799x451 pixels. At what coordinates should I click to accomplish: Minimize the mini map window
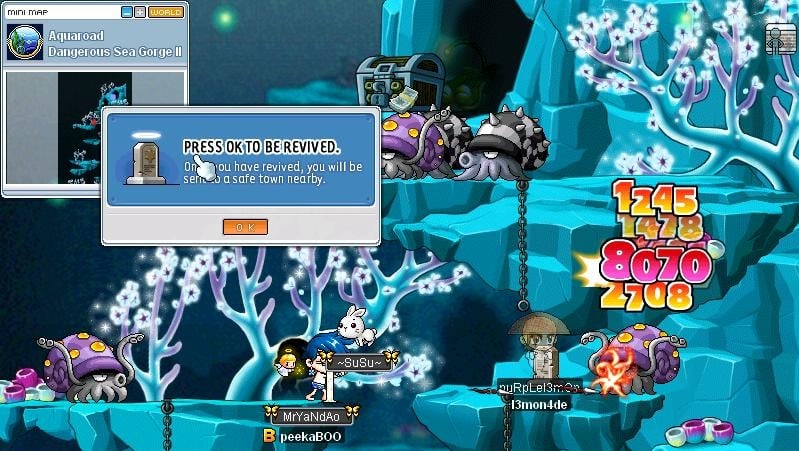pyautogui.click(x=126, y=12)
